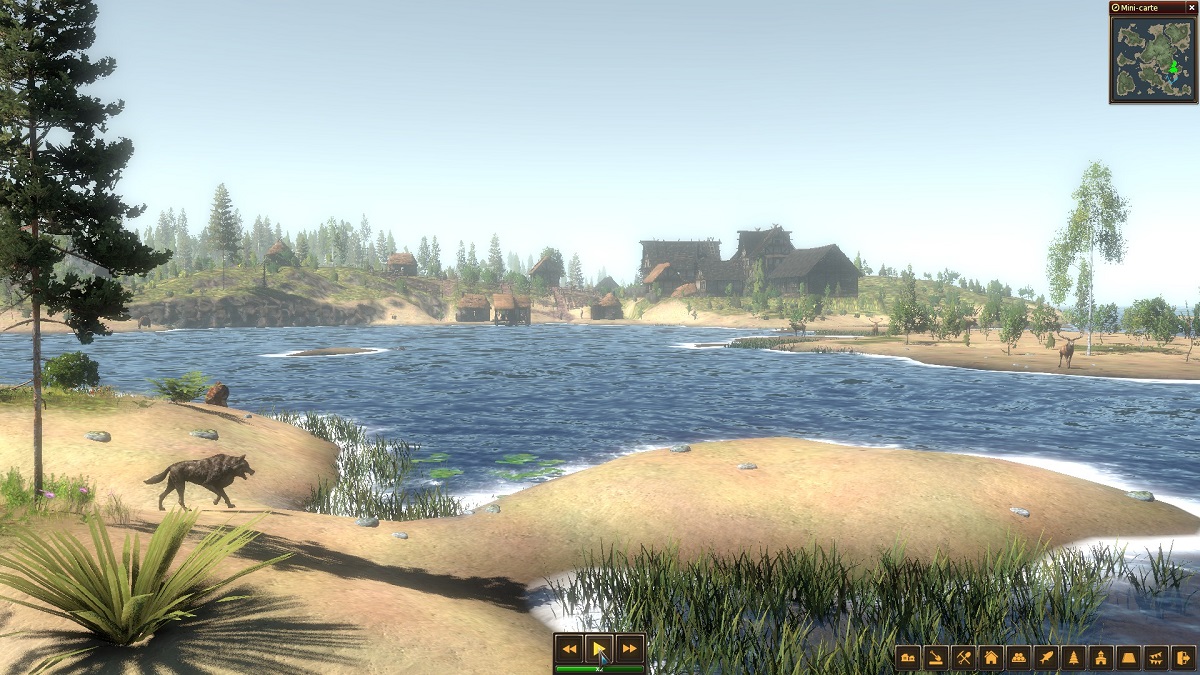Click the exit door icon

click(x=1183, y=657)
